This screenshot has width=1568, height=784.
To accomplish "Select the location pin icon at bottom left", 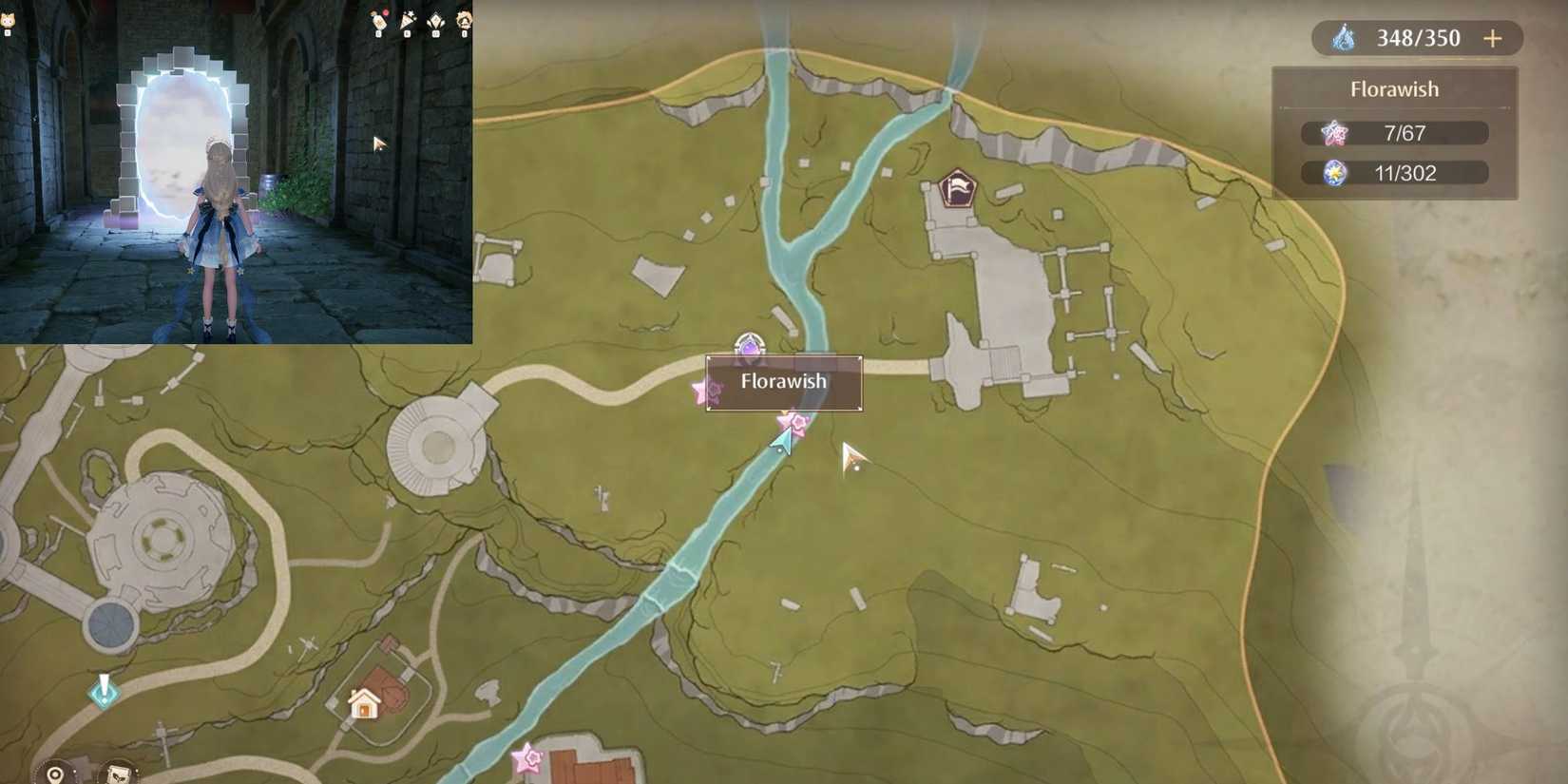I will (x=54, y=774).
